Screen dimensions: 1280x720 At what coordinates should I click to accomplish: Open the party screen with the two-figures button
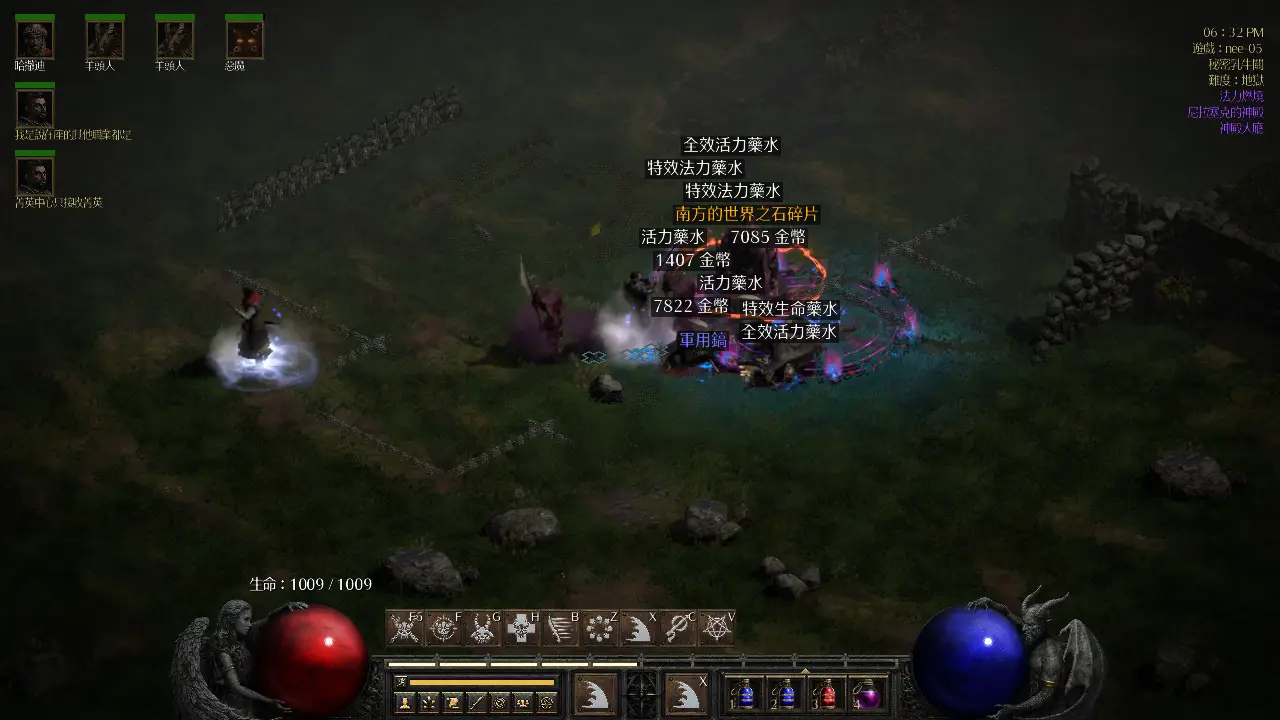coord(521,703)
